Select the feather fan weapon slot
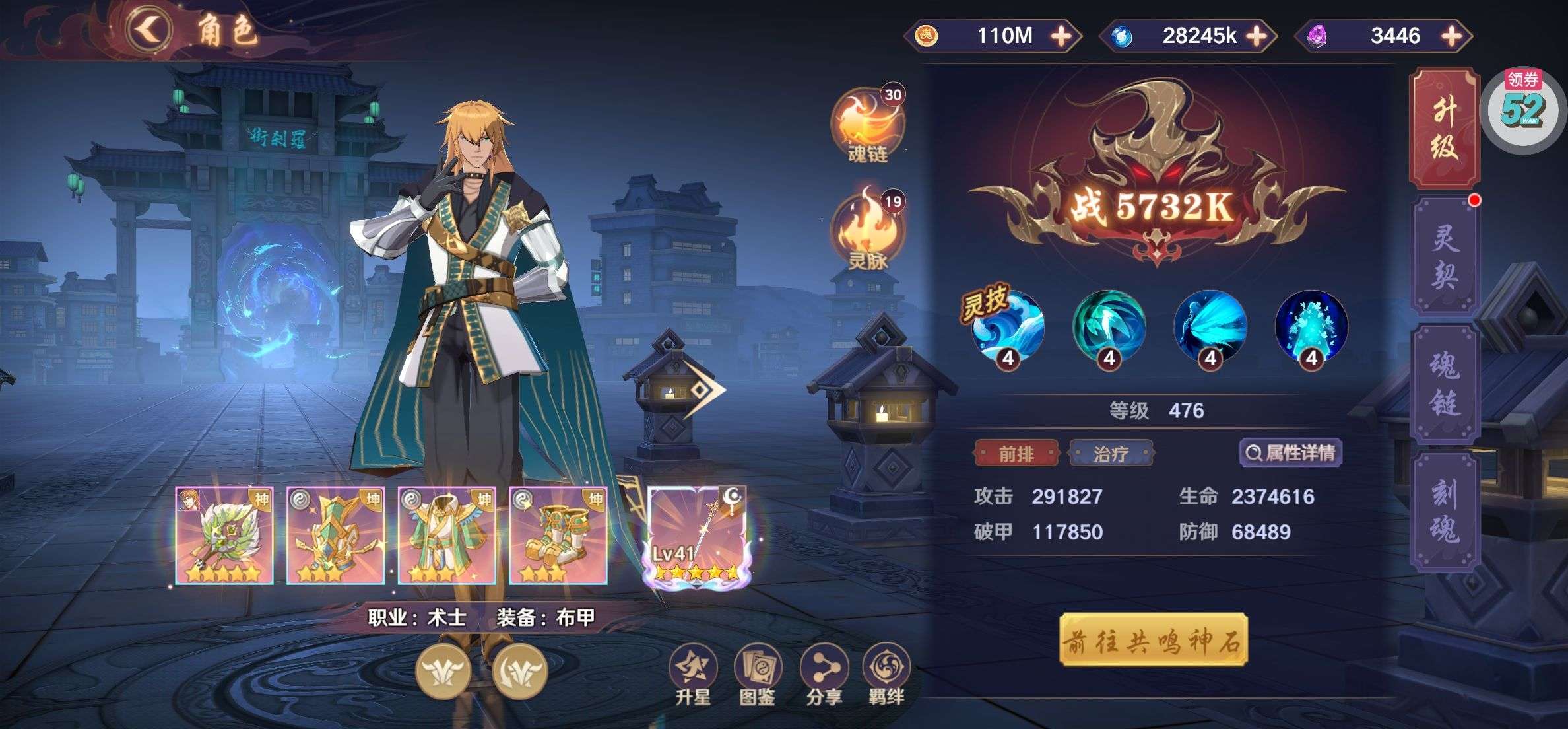Image resolution: width=1568 pixels, height=729 pixels. coord(224,536)
